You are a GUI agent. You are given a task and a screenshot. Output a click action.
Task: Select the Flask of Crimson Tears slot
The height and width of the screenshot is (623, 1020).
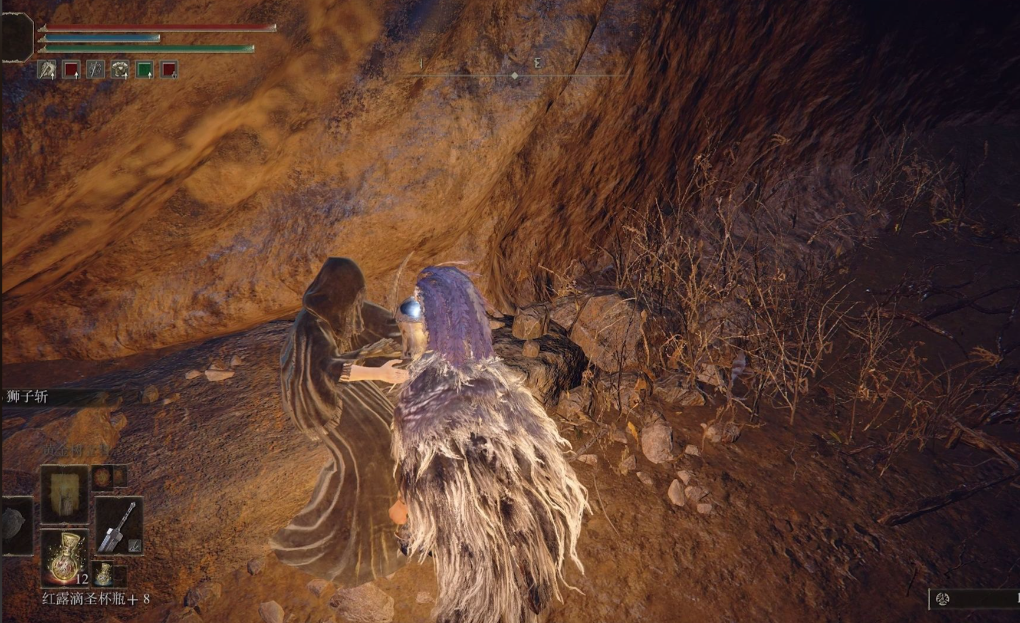tap(63, 557)
